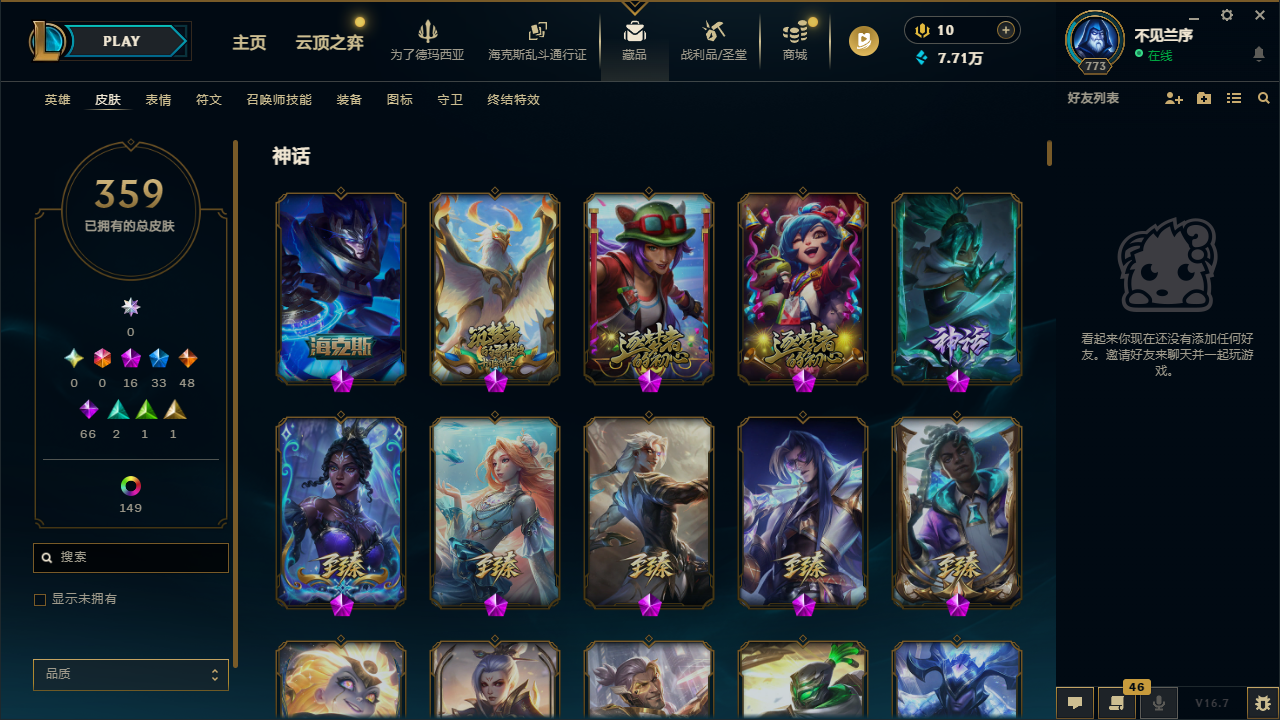Click the PLAY button
This screenshot has height=720, width=1280.
pos(121,41)
